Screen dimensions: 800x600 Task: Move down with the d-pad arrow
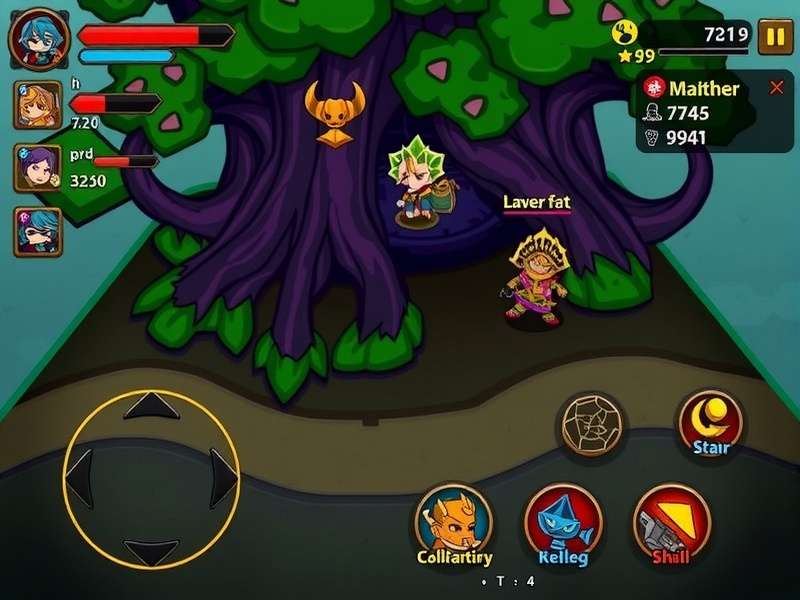(x=151, y=551)
